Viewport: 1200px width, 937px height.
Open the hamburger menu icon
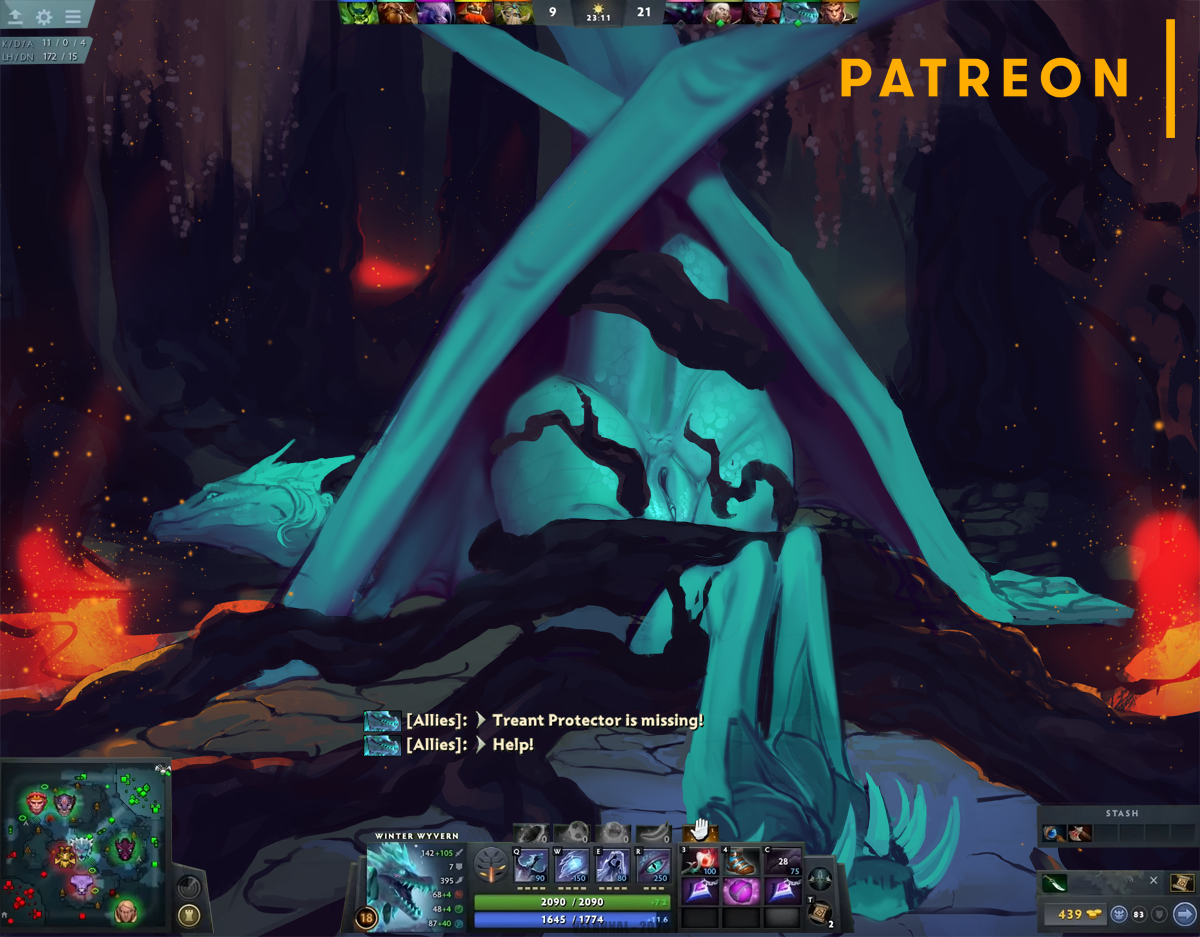pos(73,17)
